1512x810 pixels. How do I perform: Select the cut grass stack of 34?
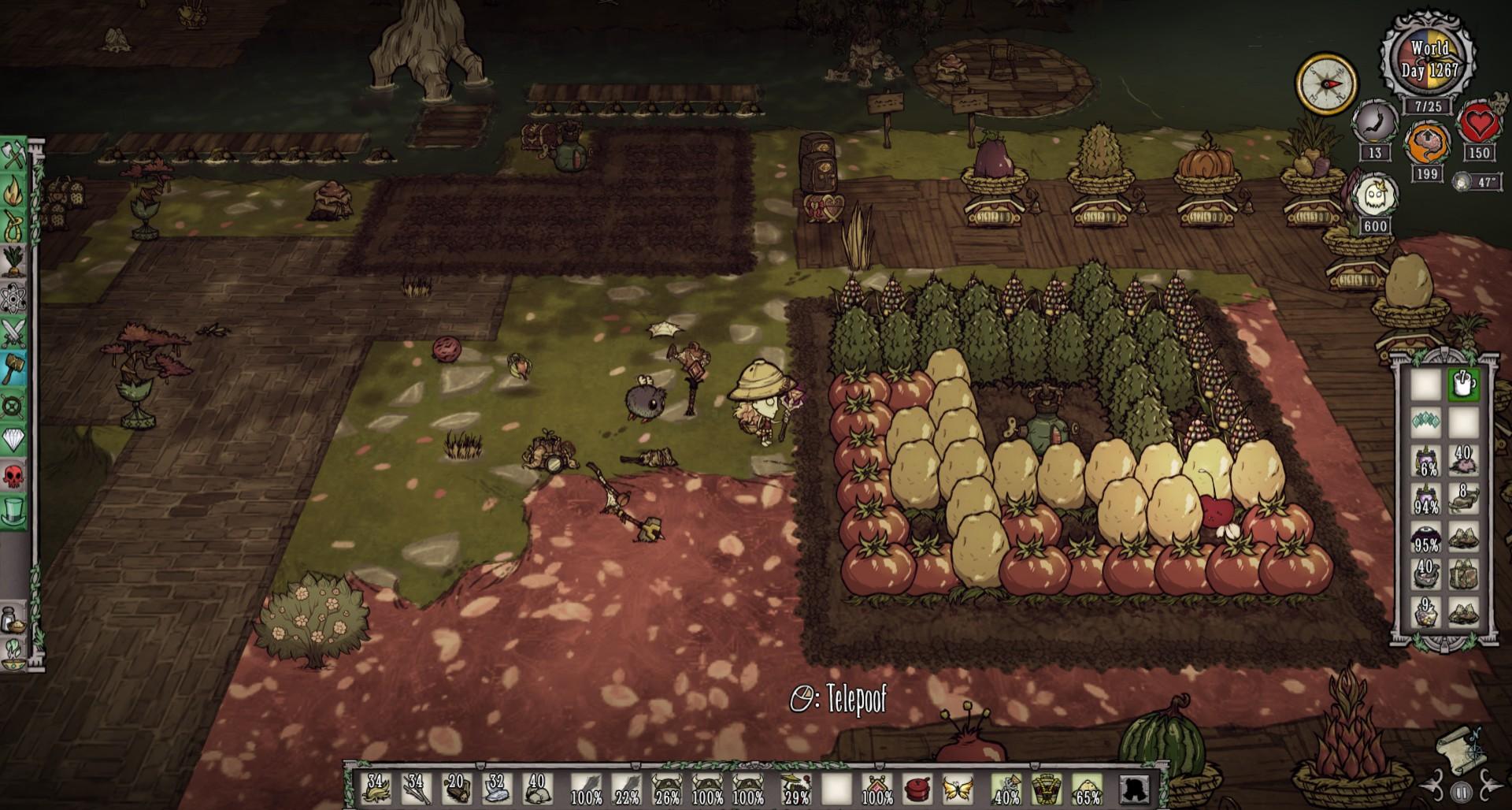376,788
